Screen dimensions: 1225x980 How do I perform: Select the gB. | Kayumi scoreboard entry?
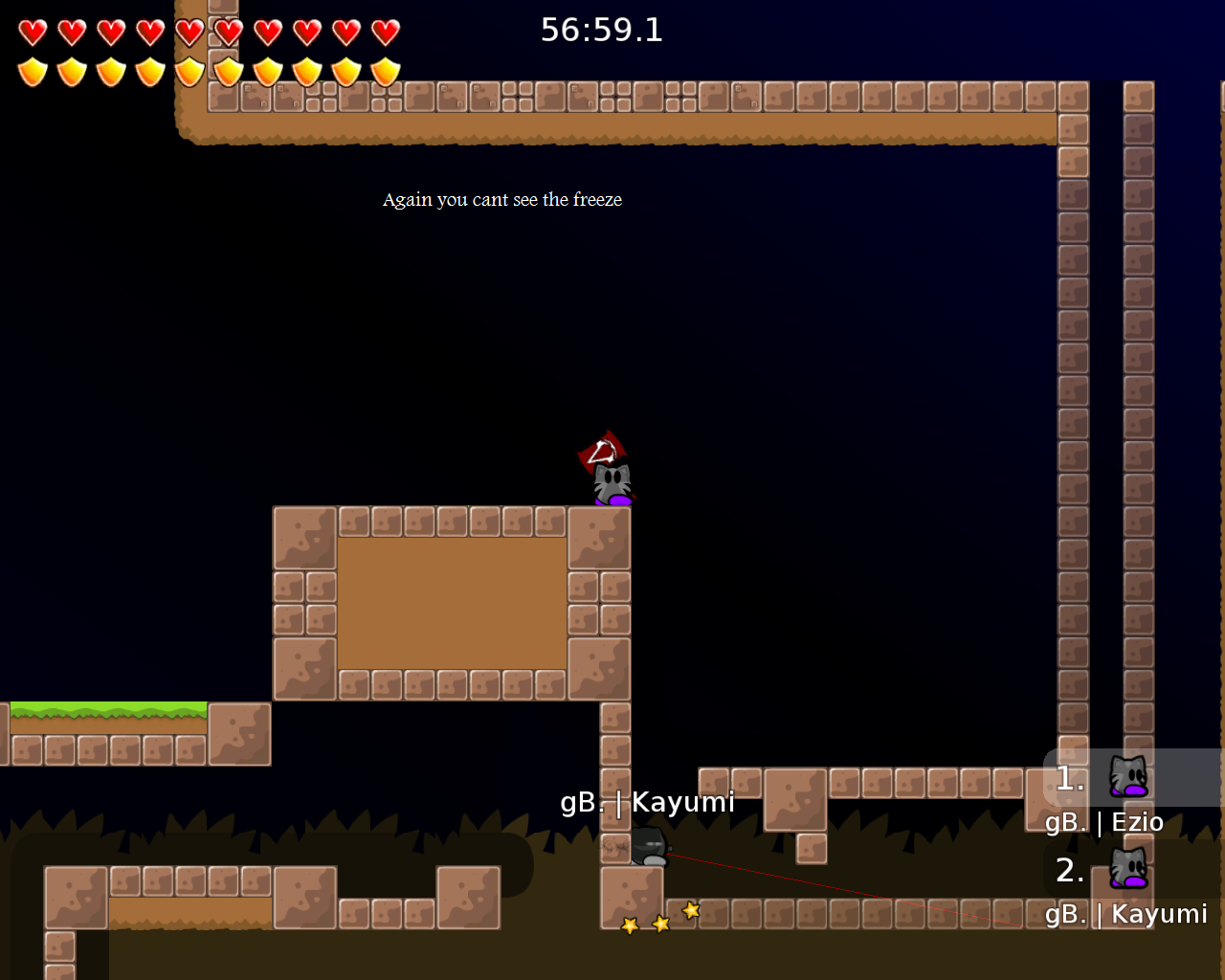pyautogui.click(x=1127, y=914)
